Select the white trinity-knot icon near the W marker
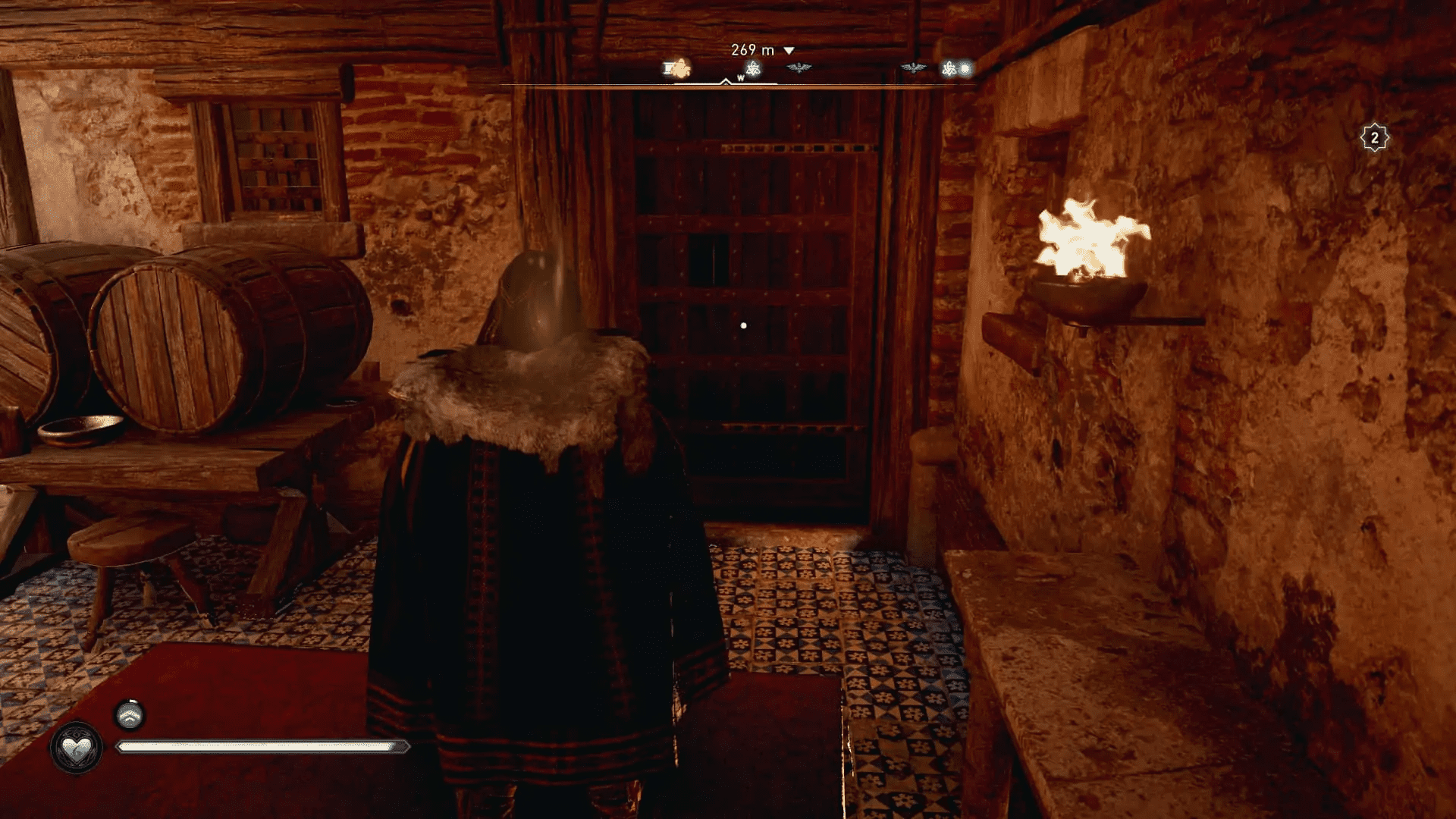Image resolution: width=1456 pixels, height=819 pixels. pos(754,68)
